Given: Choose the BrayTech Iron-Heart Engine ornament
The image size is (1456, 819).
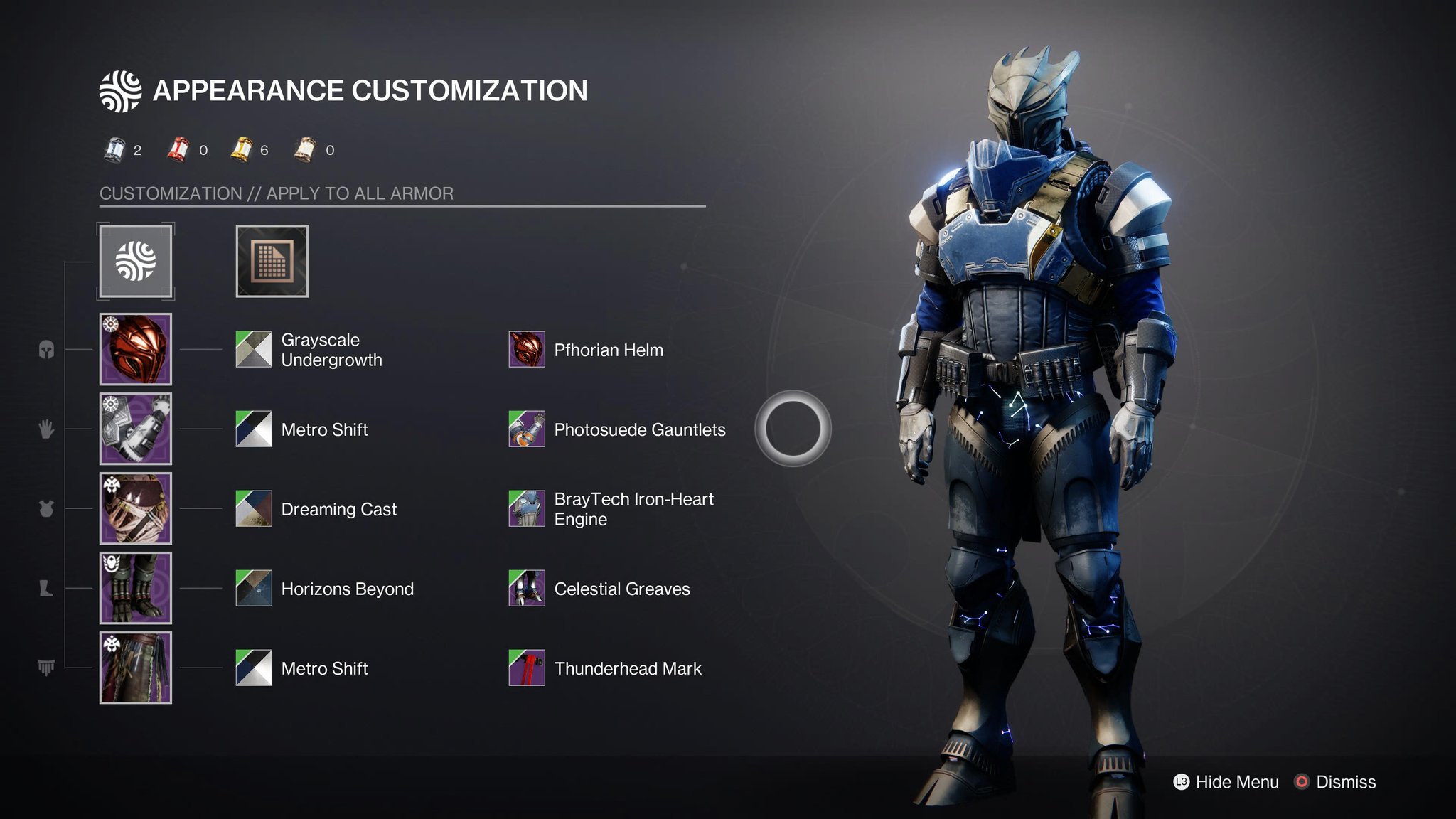Looking at the screenshot, I should (527, 508).
